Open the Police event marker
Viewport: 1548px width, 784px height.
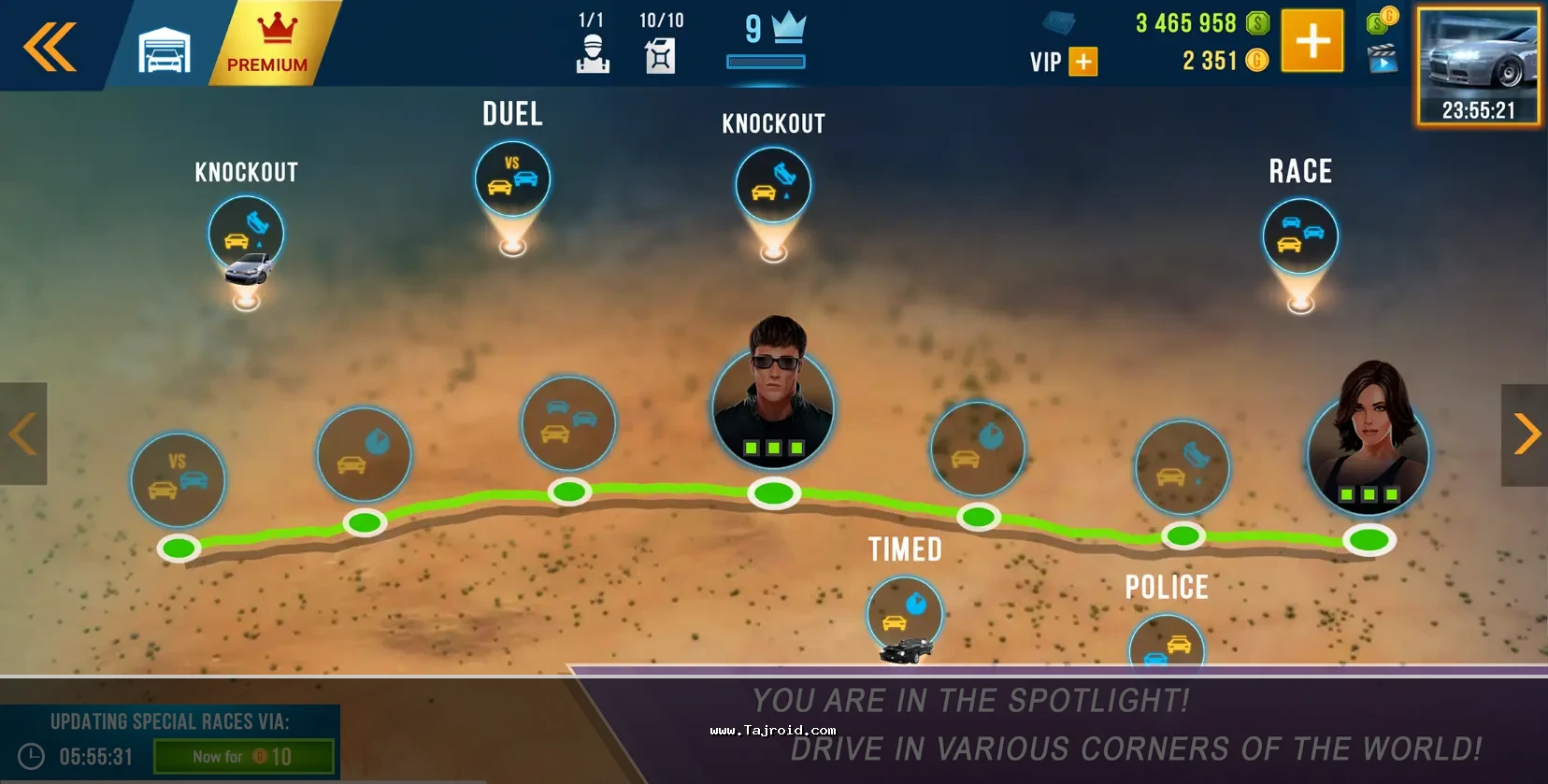[1167, 644]
